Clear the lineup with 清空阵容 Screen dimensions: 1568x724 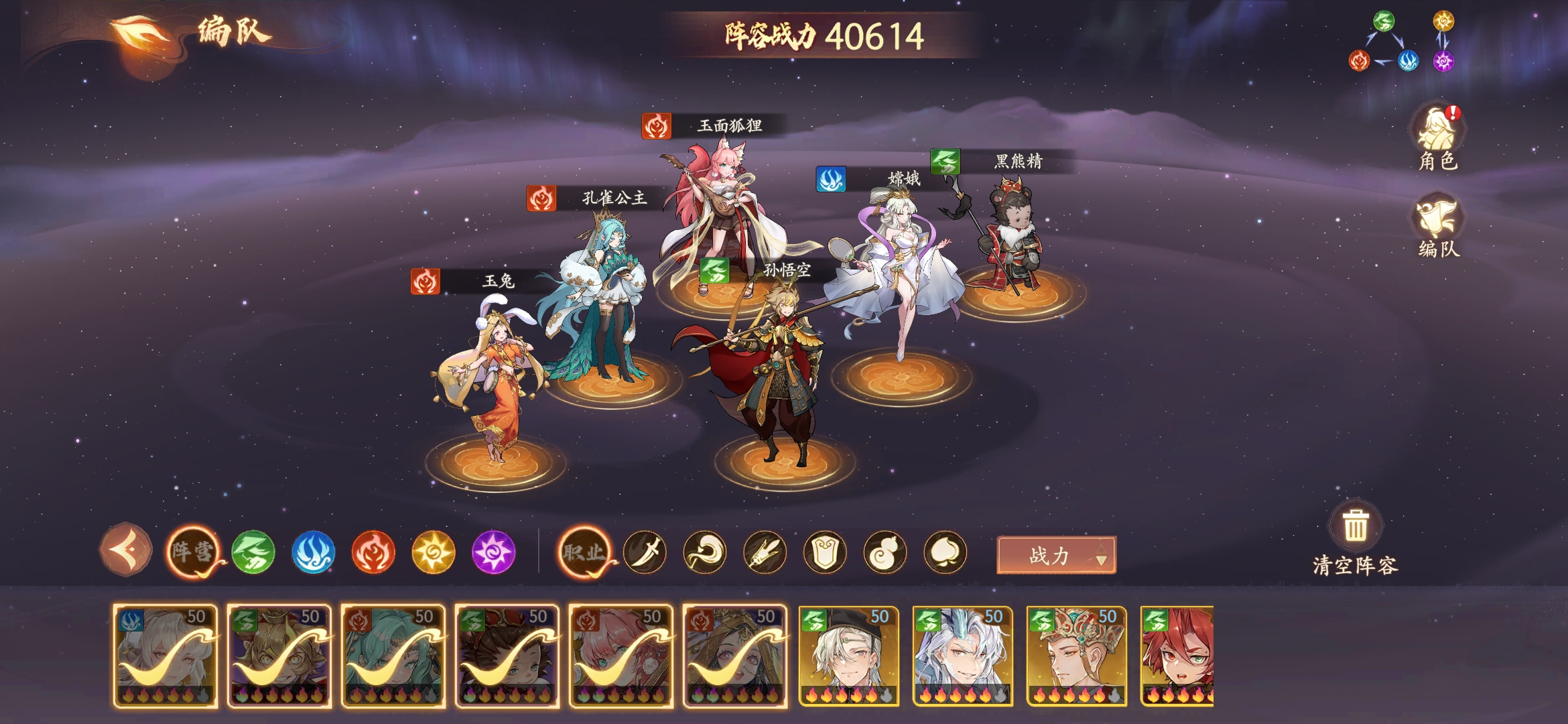(x=1355, y=538)
